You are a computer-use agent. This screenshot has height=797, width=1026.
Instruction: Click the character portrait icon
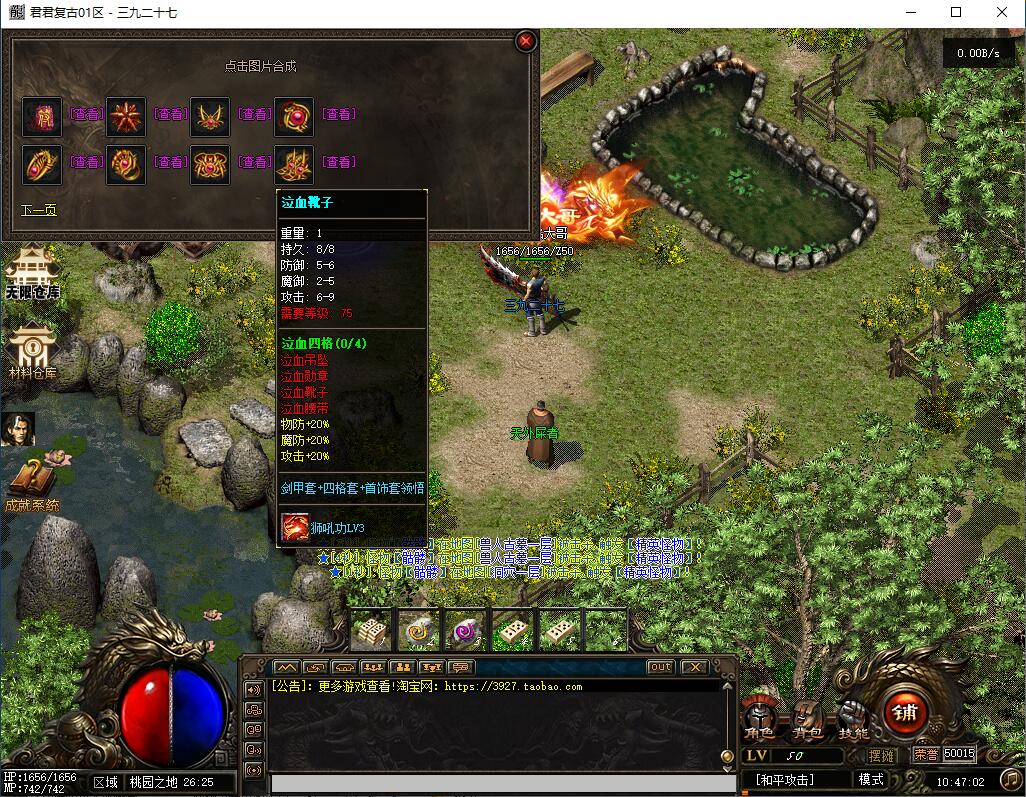pos(18,429)
